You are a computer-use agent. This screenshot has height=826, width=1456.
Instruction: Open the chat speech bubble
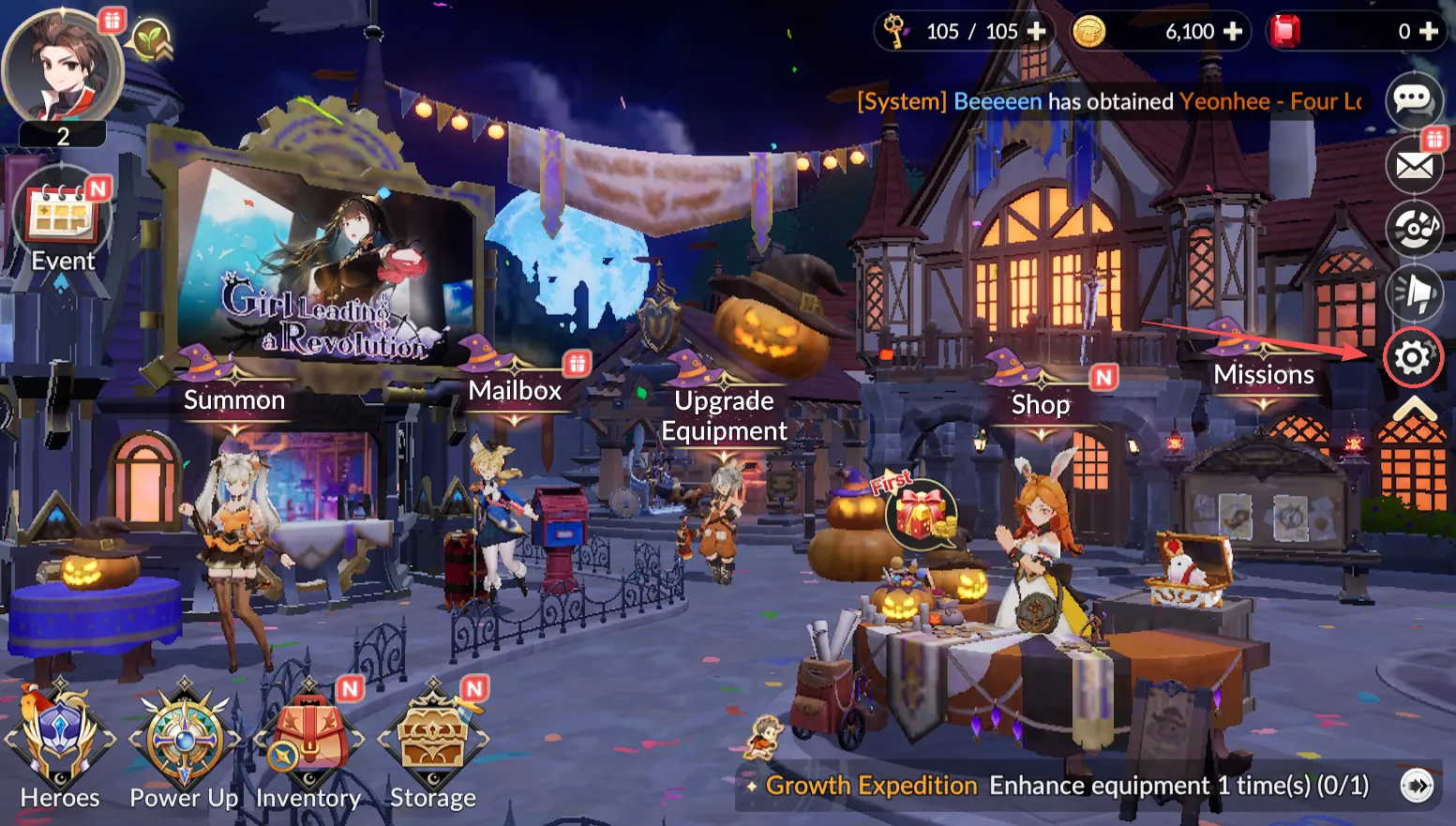1413,98
